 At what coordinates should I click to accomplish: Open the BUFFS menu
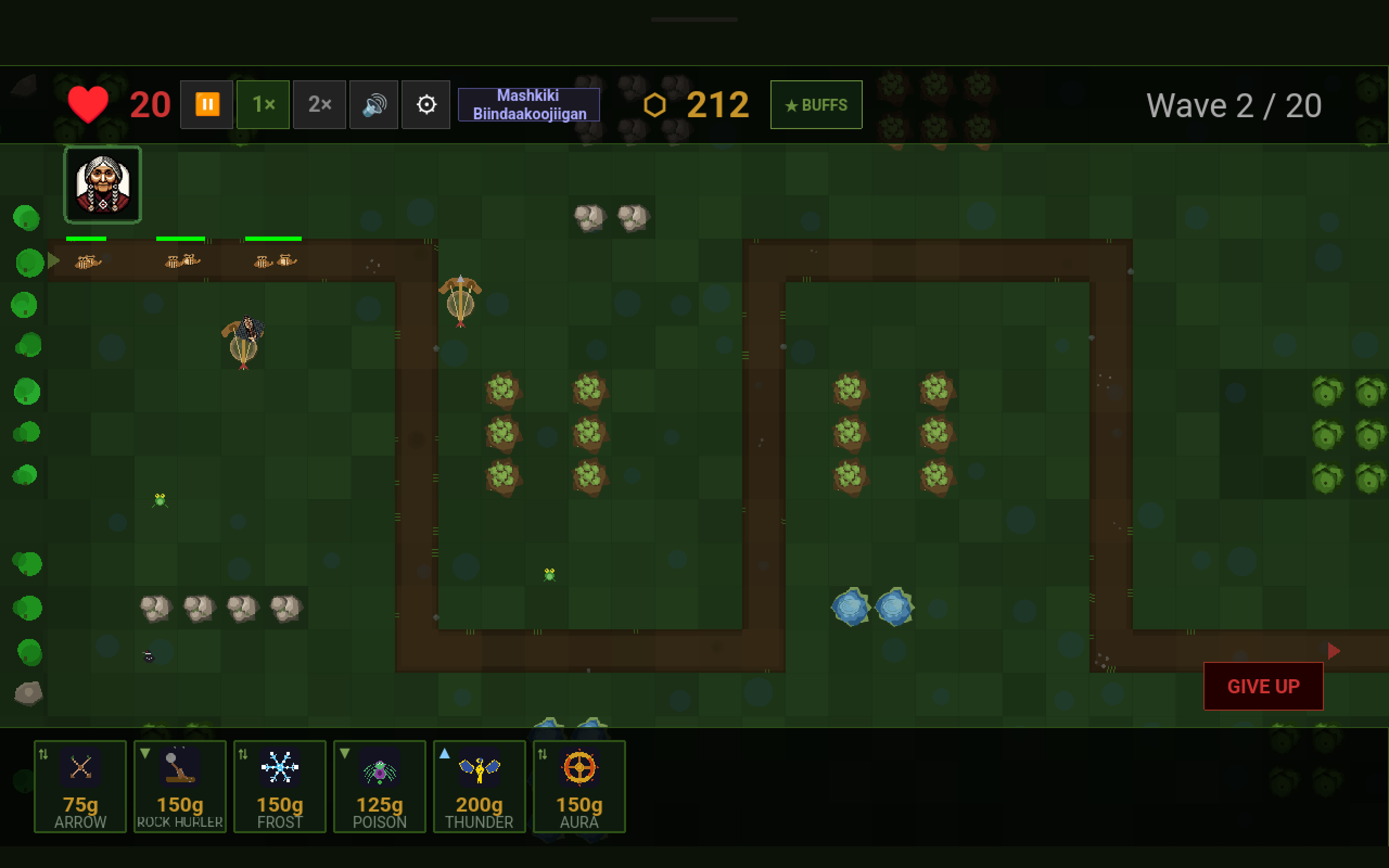pyautogui.click(x=815, y=105)
